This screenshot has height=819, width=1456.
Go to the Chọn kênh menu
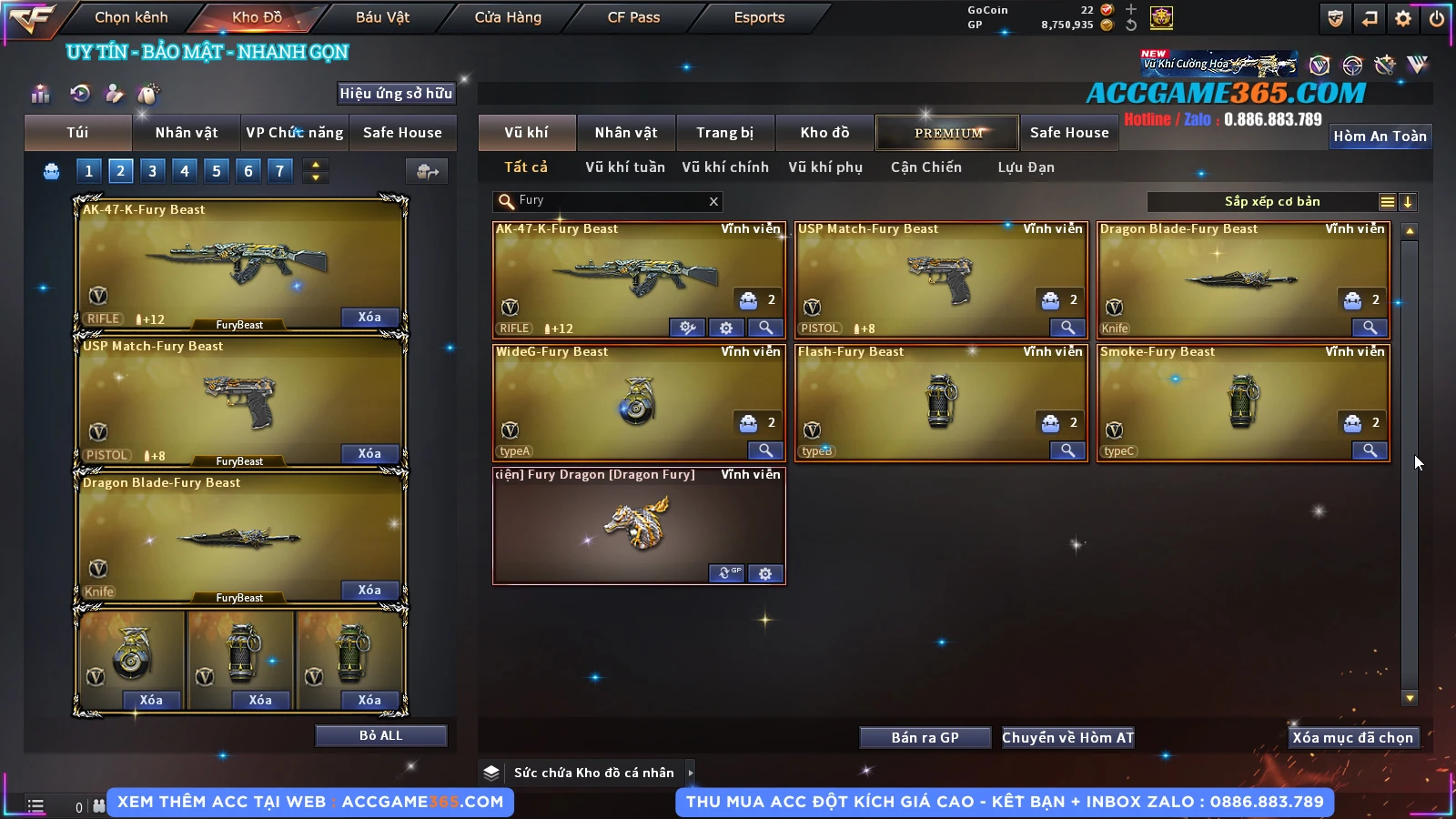pyautogui.click(x=131, y=17)
